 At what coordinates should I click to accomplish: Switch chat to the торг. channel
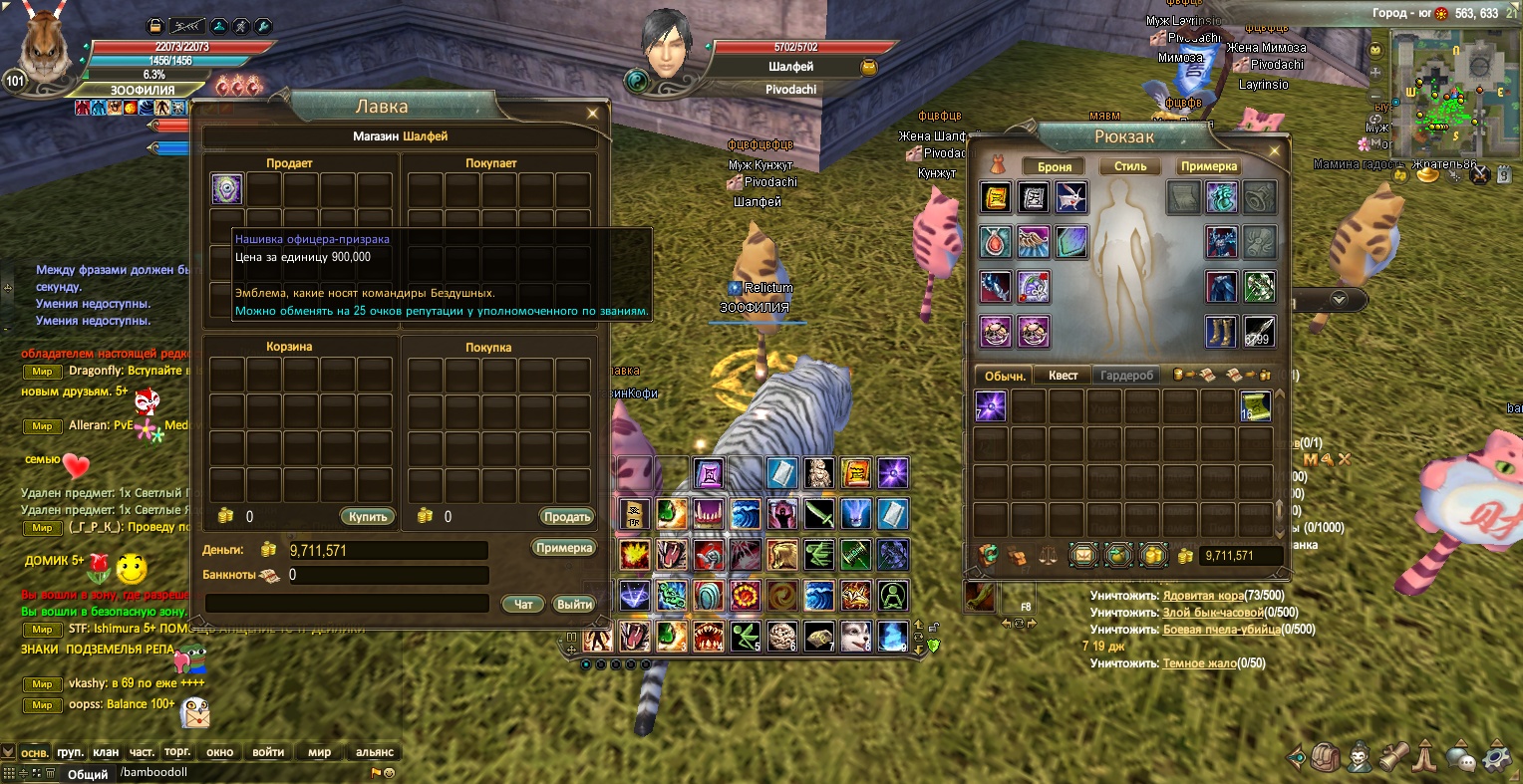(x=177, y=752)
